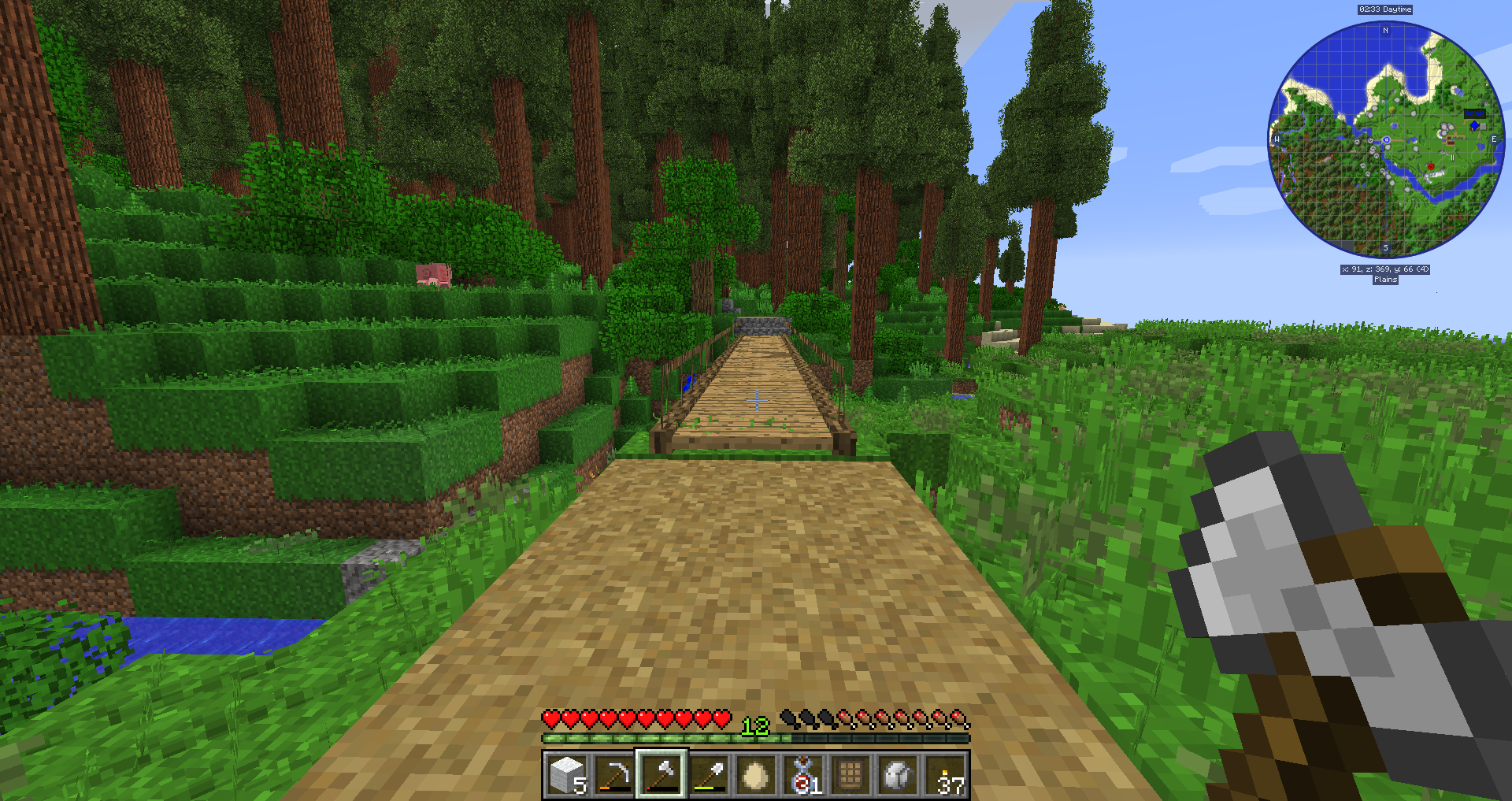Select the wooden trapdoor hotbar slot
This screenshot has width=1512, height=801.
(850, 775)
